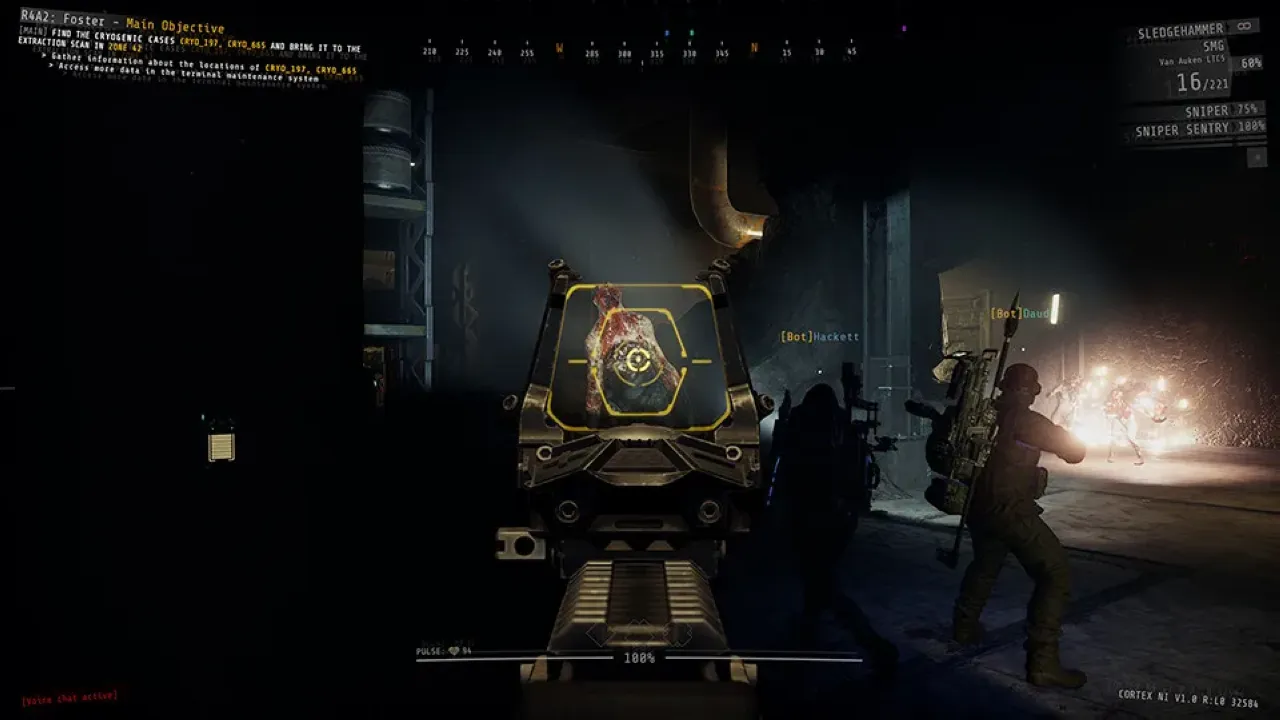Toggle the SLEDGEHAMMER melee slot

[x=1180, y=28]
